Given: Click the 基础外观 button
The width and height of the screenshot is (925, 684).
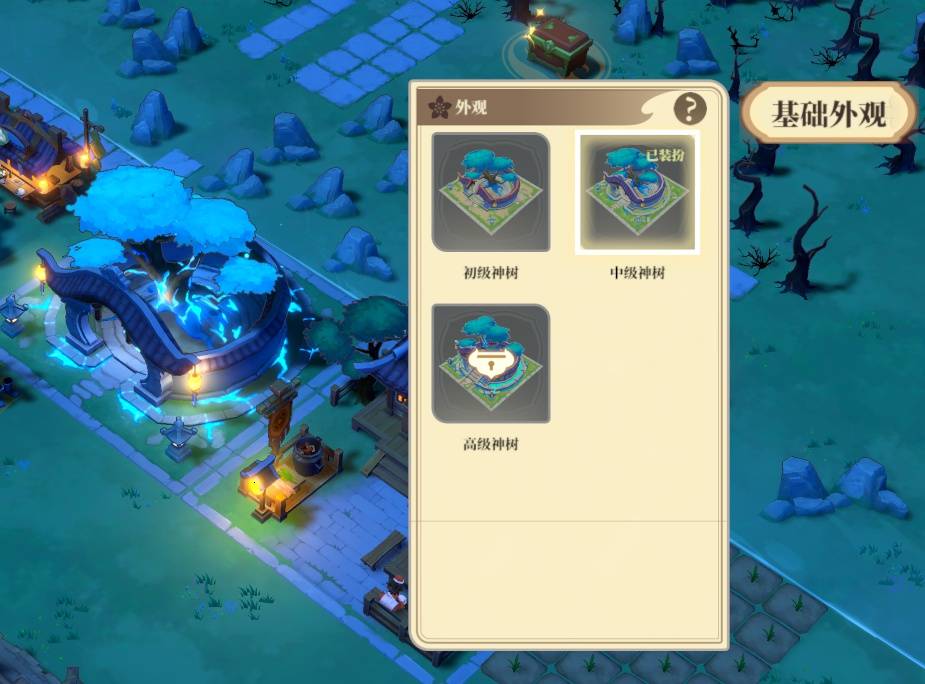Looking at the screenshot, I should tap(829, 113).
